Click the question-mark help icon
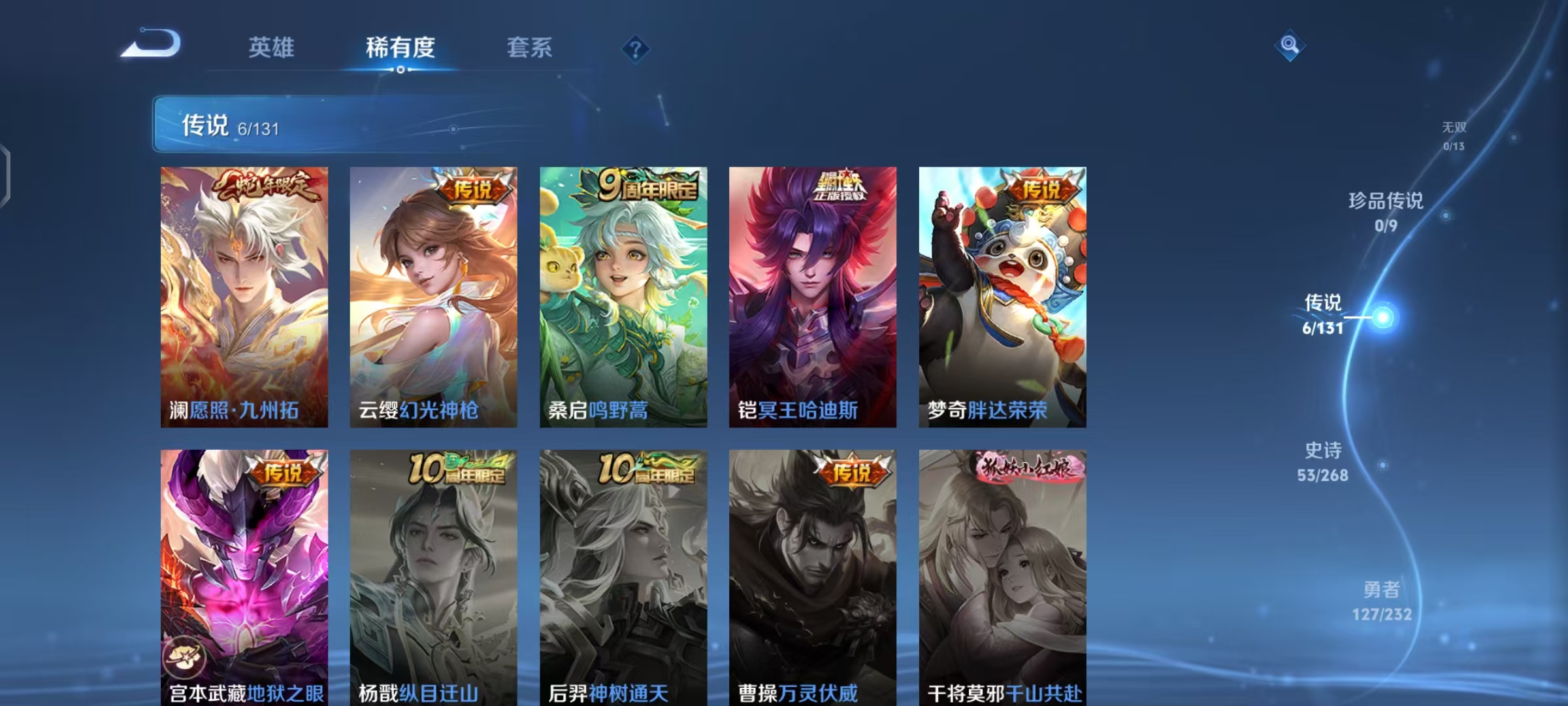This screenshot has height=706, width=1568. (634, 50)
